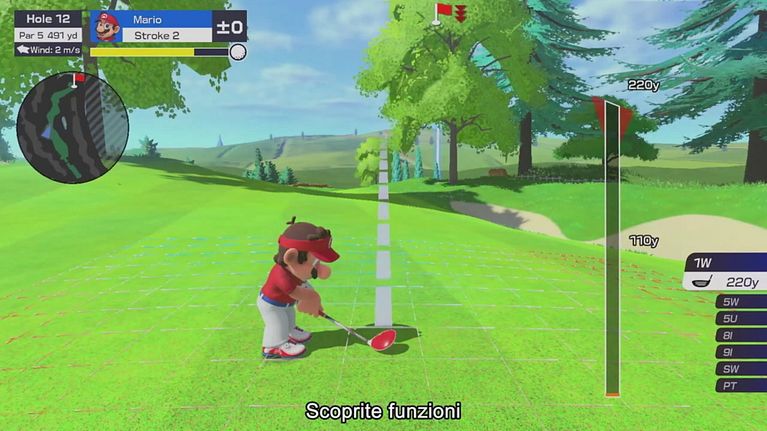Viewport: 767px width, 431px height.
Task: Open the circular course minimap
Action: tap(72, 127)
